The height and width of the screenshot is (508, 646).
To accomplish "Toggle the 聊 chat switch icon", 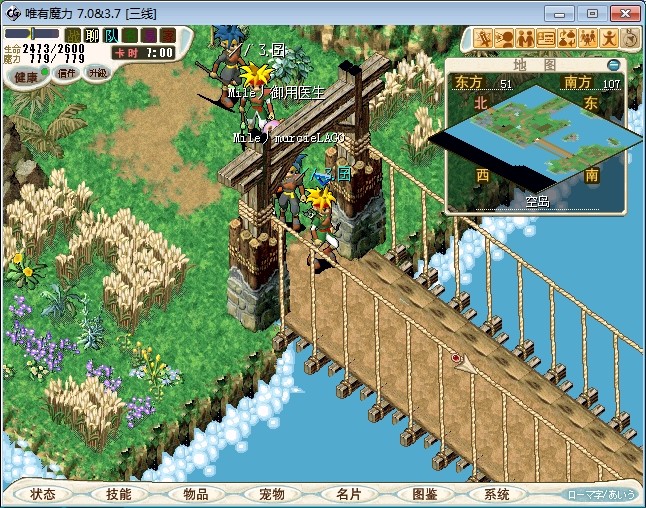I will click(x=92, y=35).
